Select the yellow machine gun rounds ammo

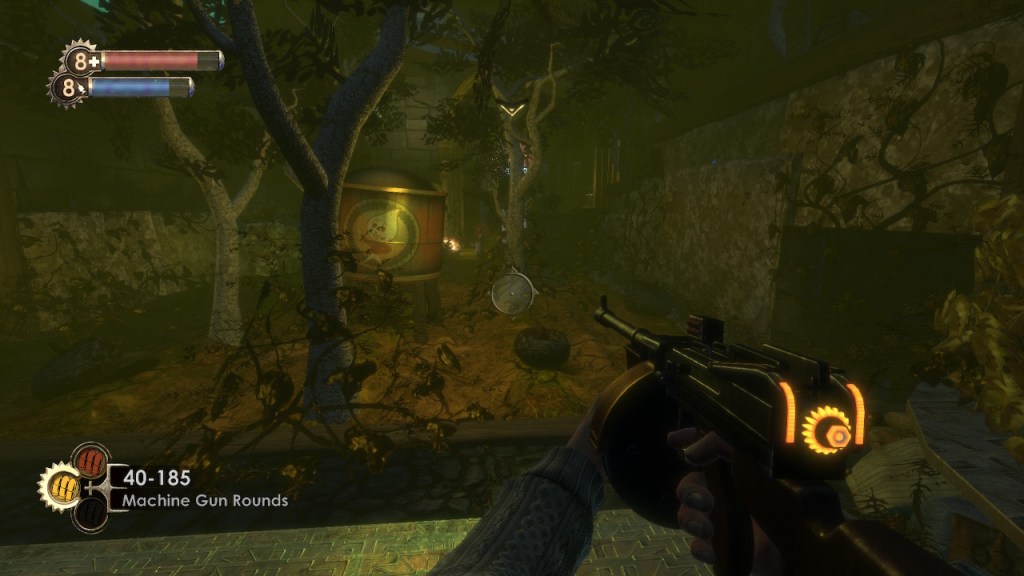point(57,487)
